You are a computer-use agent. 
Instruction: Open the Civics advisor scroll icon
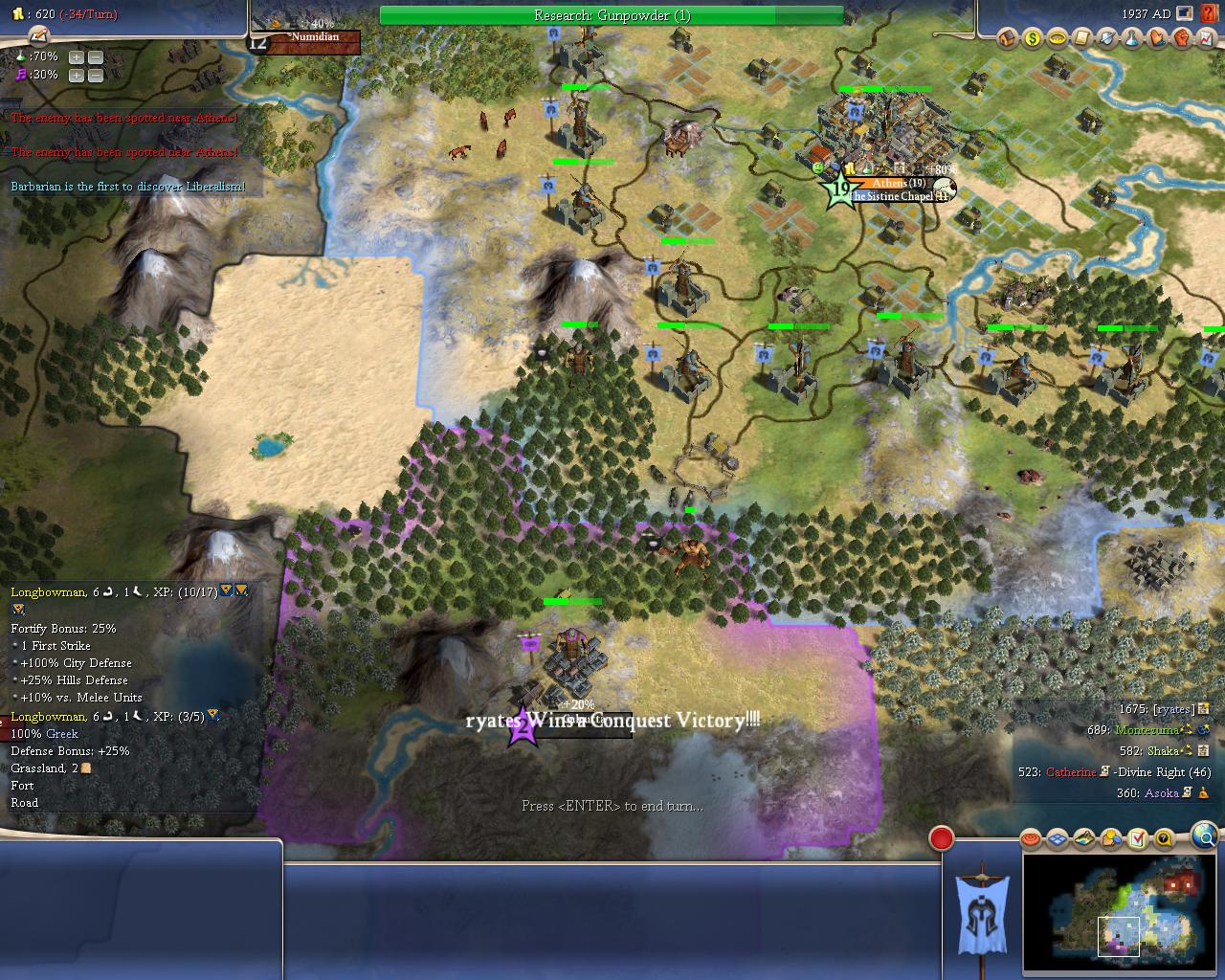(1082, 38)
